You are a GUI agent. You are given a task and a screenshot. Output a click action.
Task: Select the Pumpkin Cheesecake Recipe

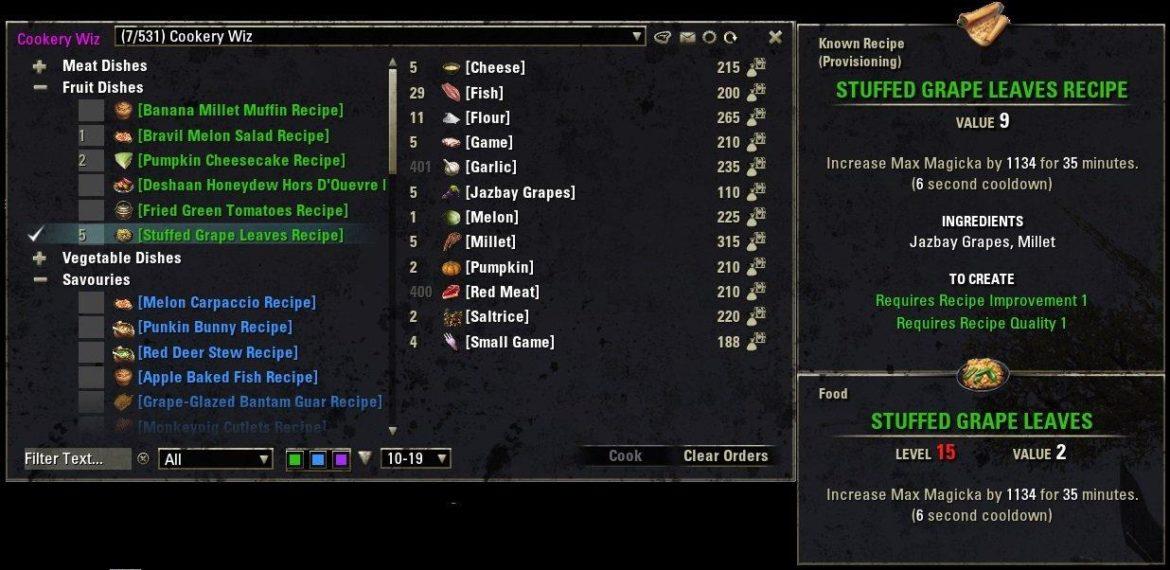tap(241, 160)
